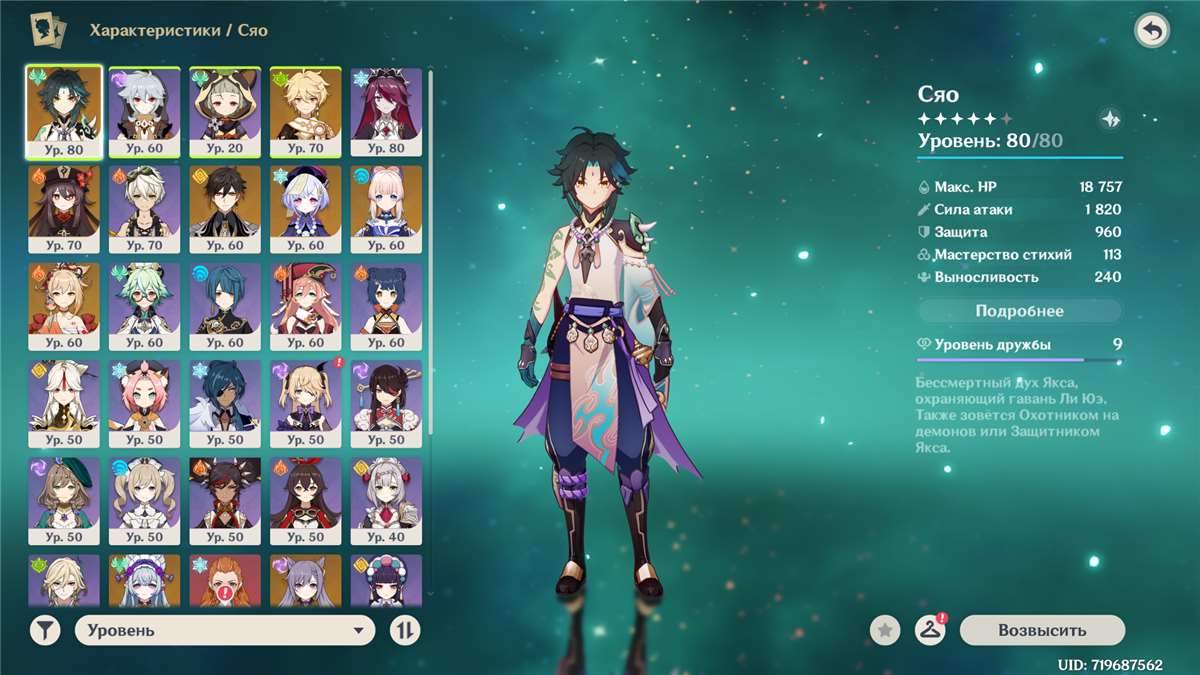Select Rosaria's character portrait

click(x=386, y=112)
